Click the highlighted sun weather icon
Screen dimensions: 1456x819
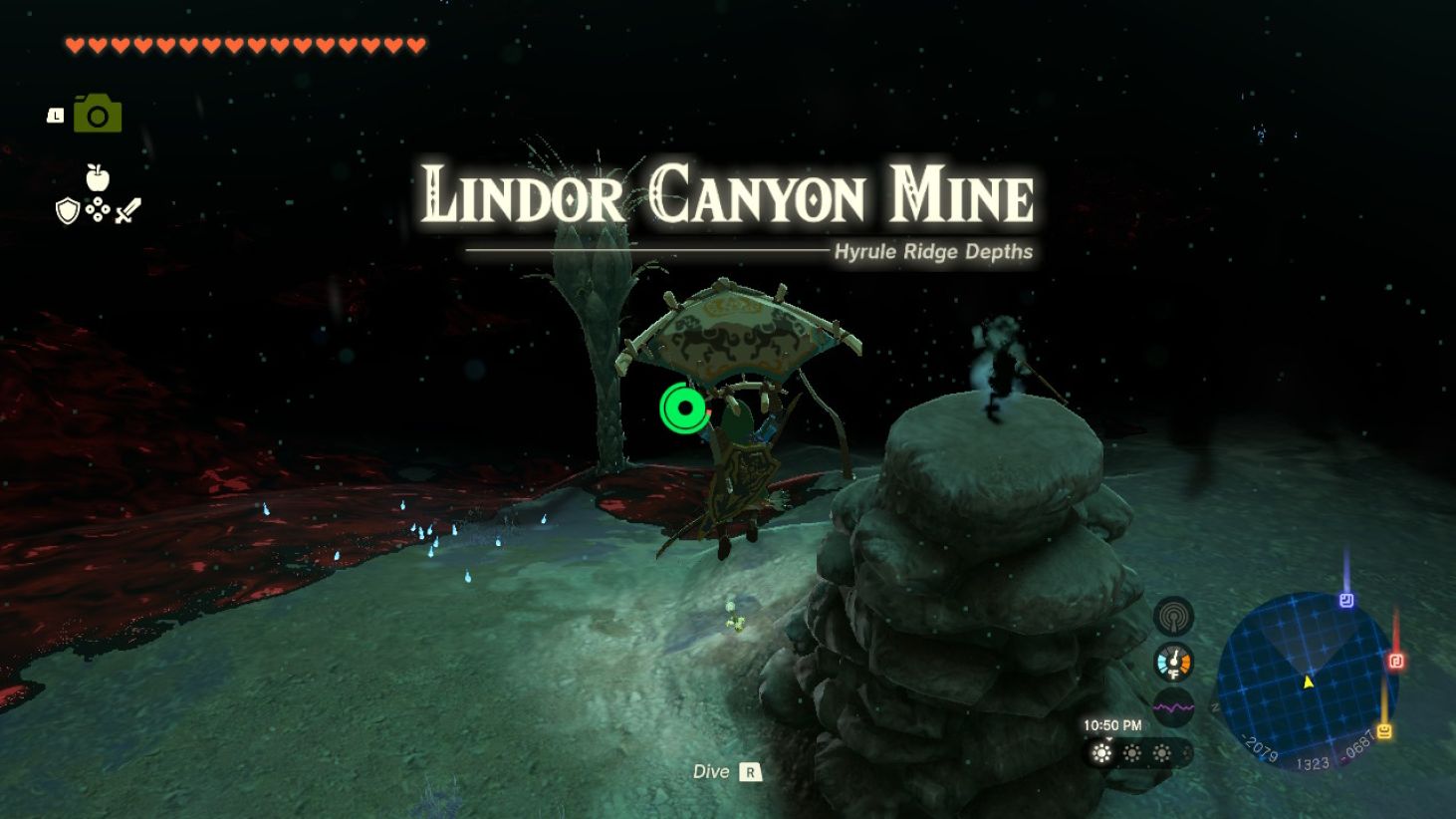tap(1101, 753)
